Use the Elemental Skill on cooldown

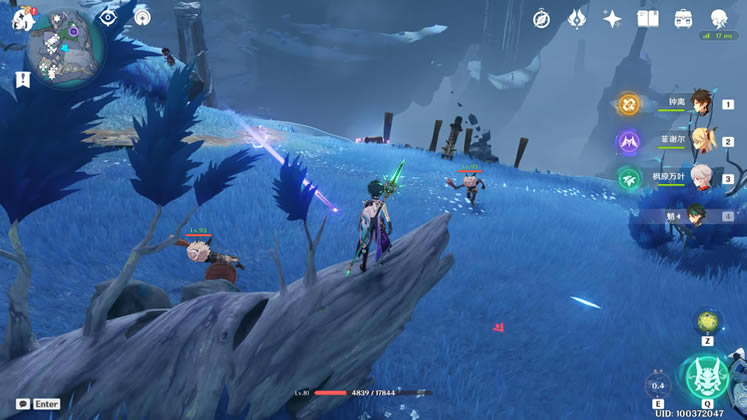click(658, 385)
